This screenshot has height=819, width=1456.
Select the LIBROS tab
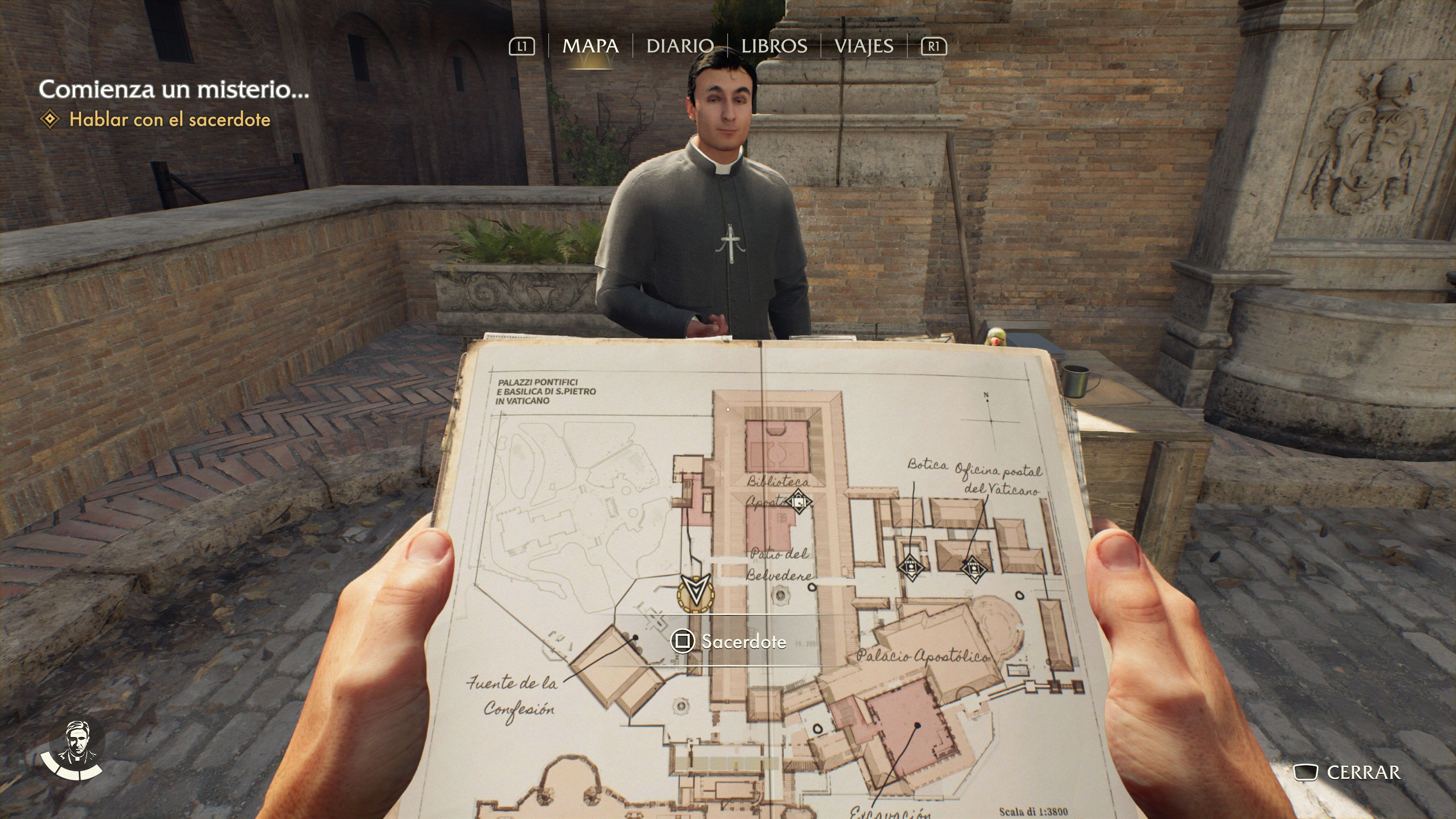tap(774, 46)
